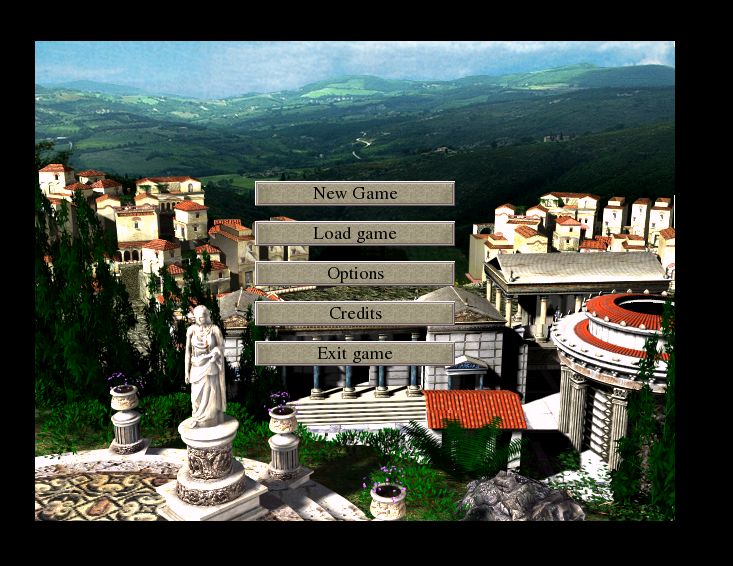Choose Exit game
The height and width of the screenshot is (566, 733).
[x=355, y=353]
